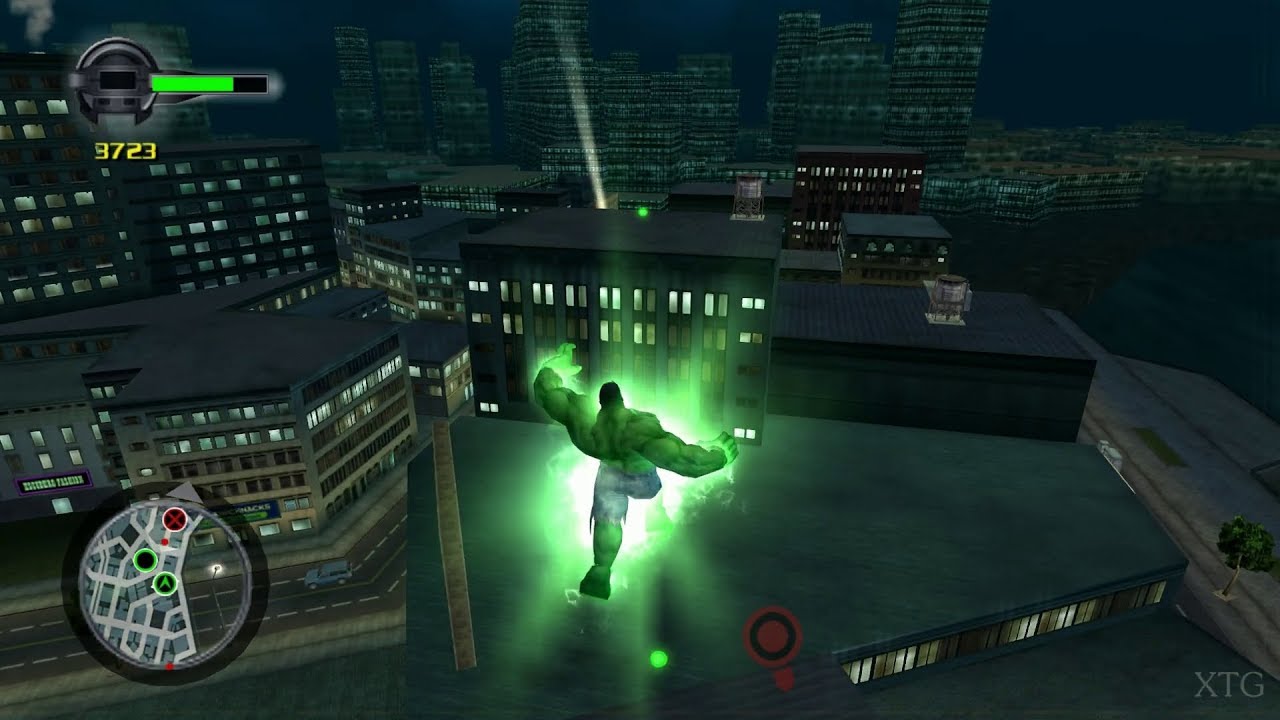Click the red marker at the minimap's bottom edge
1280x720 pixels.
(x=168, y=666)
